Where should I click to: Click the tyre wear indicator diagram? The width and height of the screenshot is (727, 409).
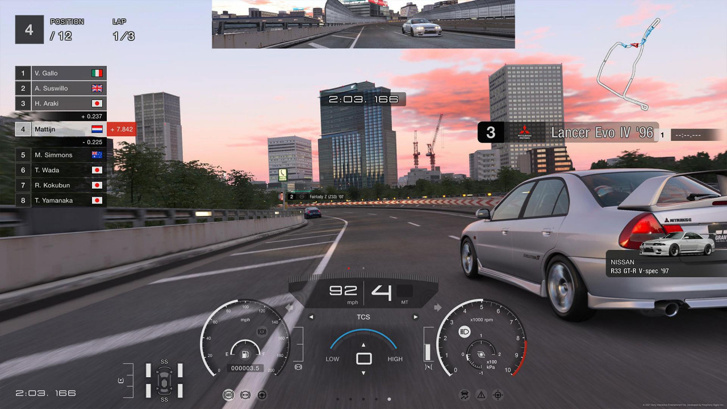coord(164,381)
